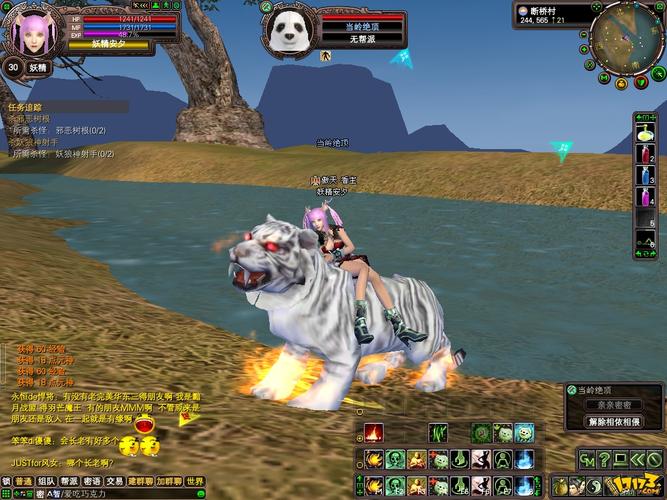Choose the 世界 world chat tab
The image size is (667, 500).
[194, 481]
